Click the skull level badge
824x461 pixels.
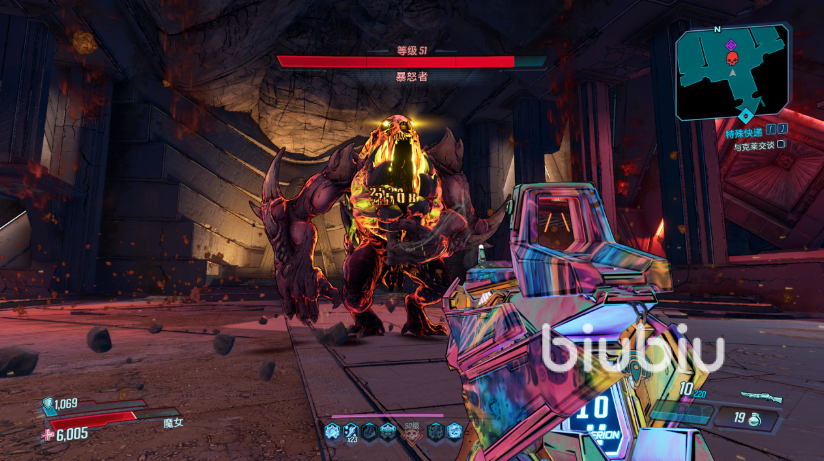point(410,431)
